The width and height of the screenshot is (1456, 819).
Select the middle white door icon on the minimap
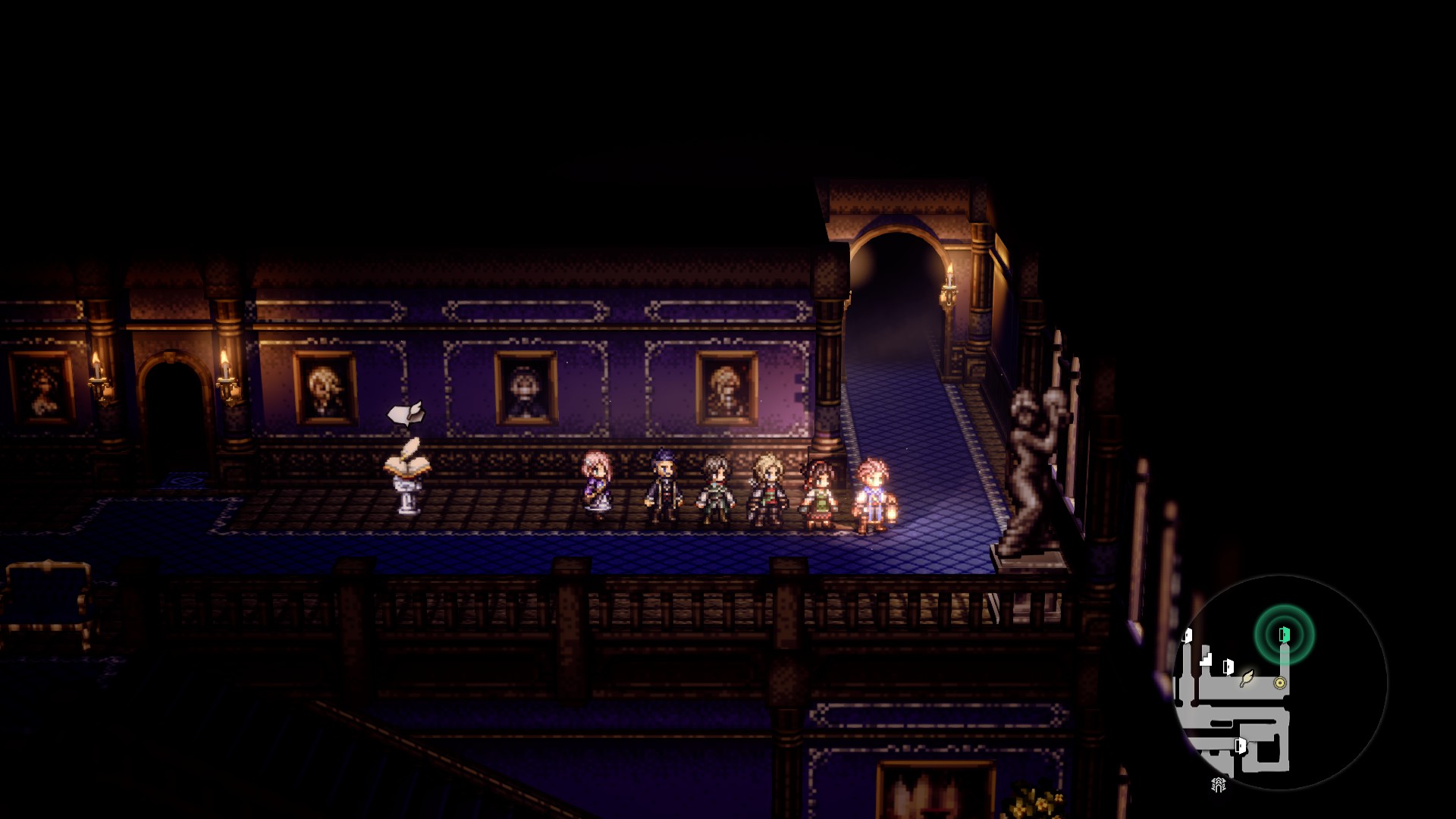pos(1228,668)
